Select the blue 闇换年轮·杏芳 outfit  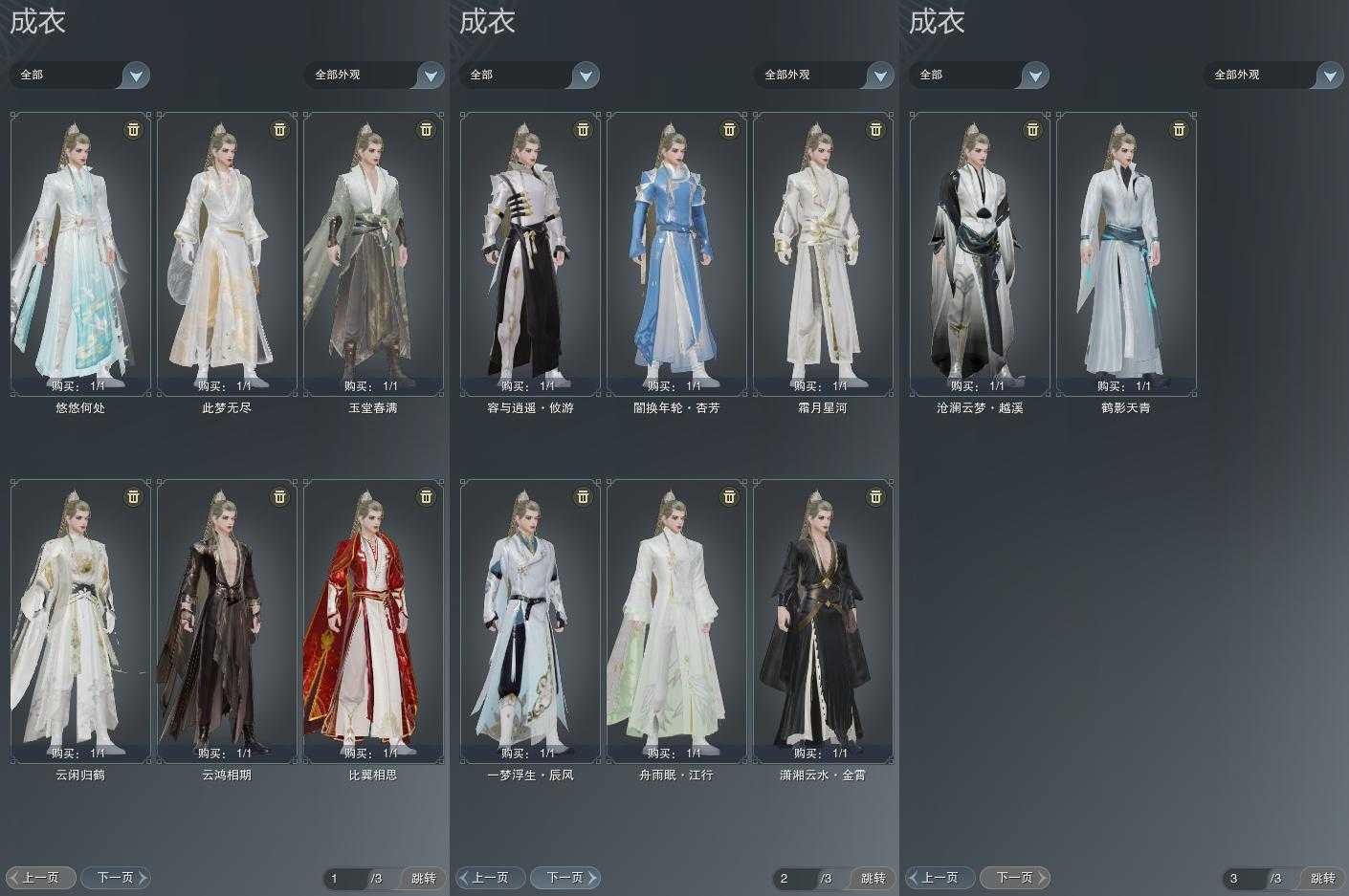coord(676,253)
